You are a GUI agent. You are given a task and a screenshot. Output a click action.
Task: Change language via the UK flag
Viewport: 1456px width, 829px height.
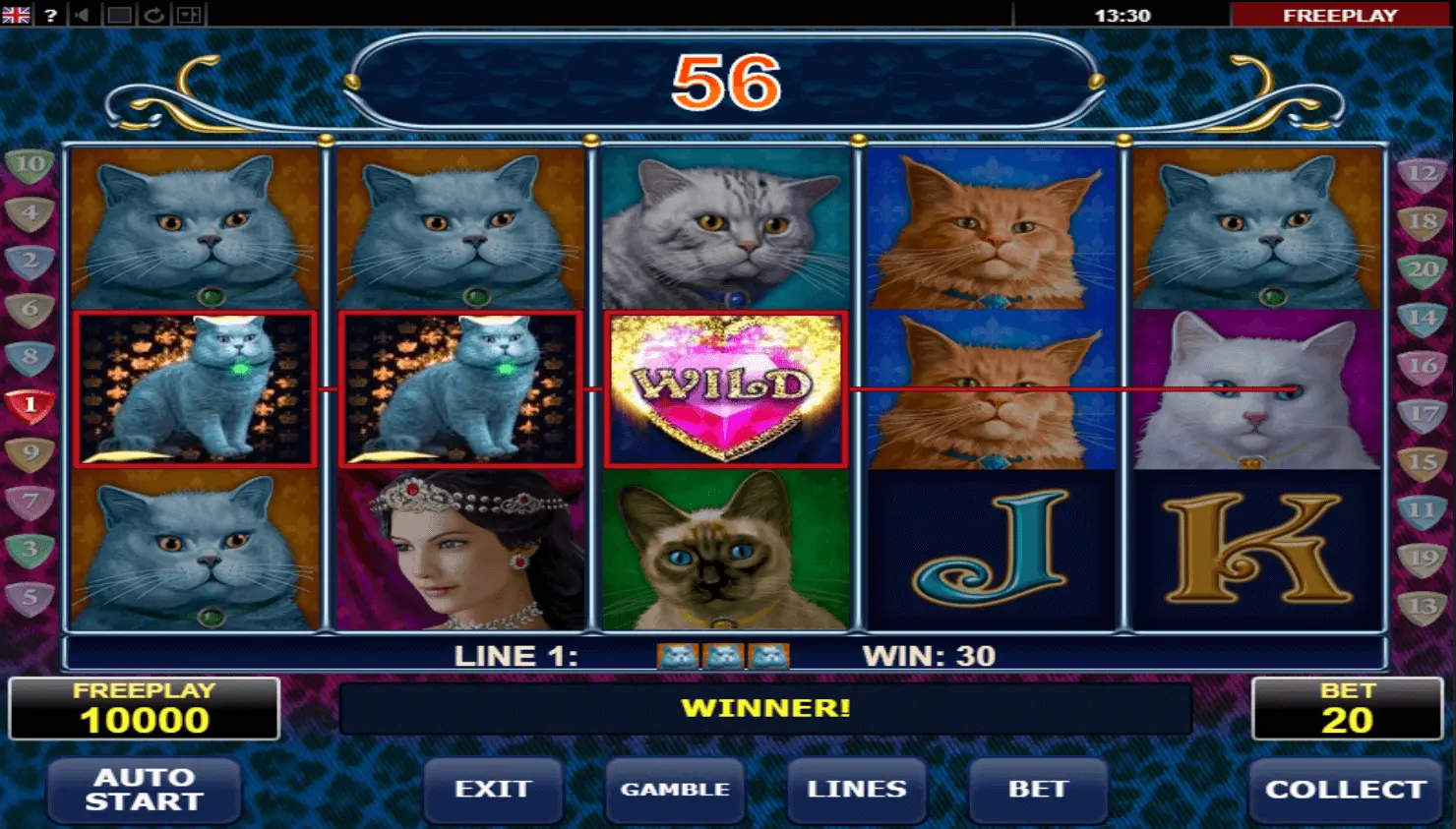point(16,15)
